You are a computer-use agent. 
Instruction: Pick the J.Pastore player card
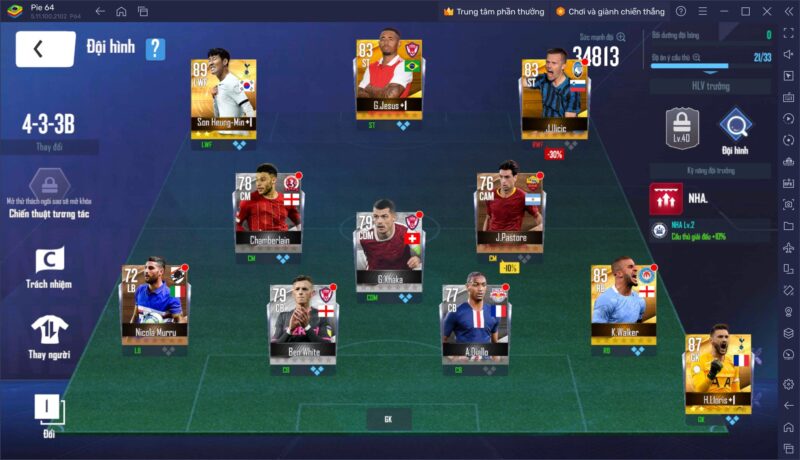point(510,210)
